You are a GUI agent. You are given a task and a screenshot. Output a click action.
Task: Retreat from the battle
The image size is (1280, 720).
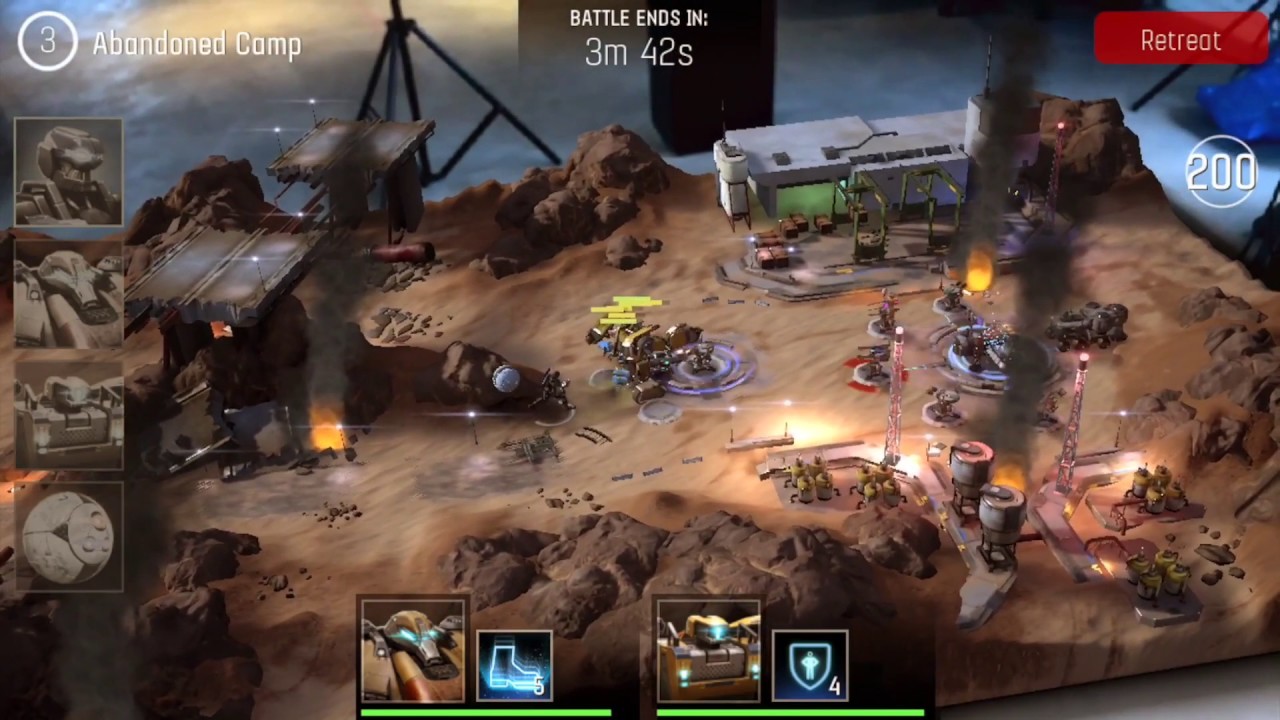click(1180, 40)
